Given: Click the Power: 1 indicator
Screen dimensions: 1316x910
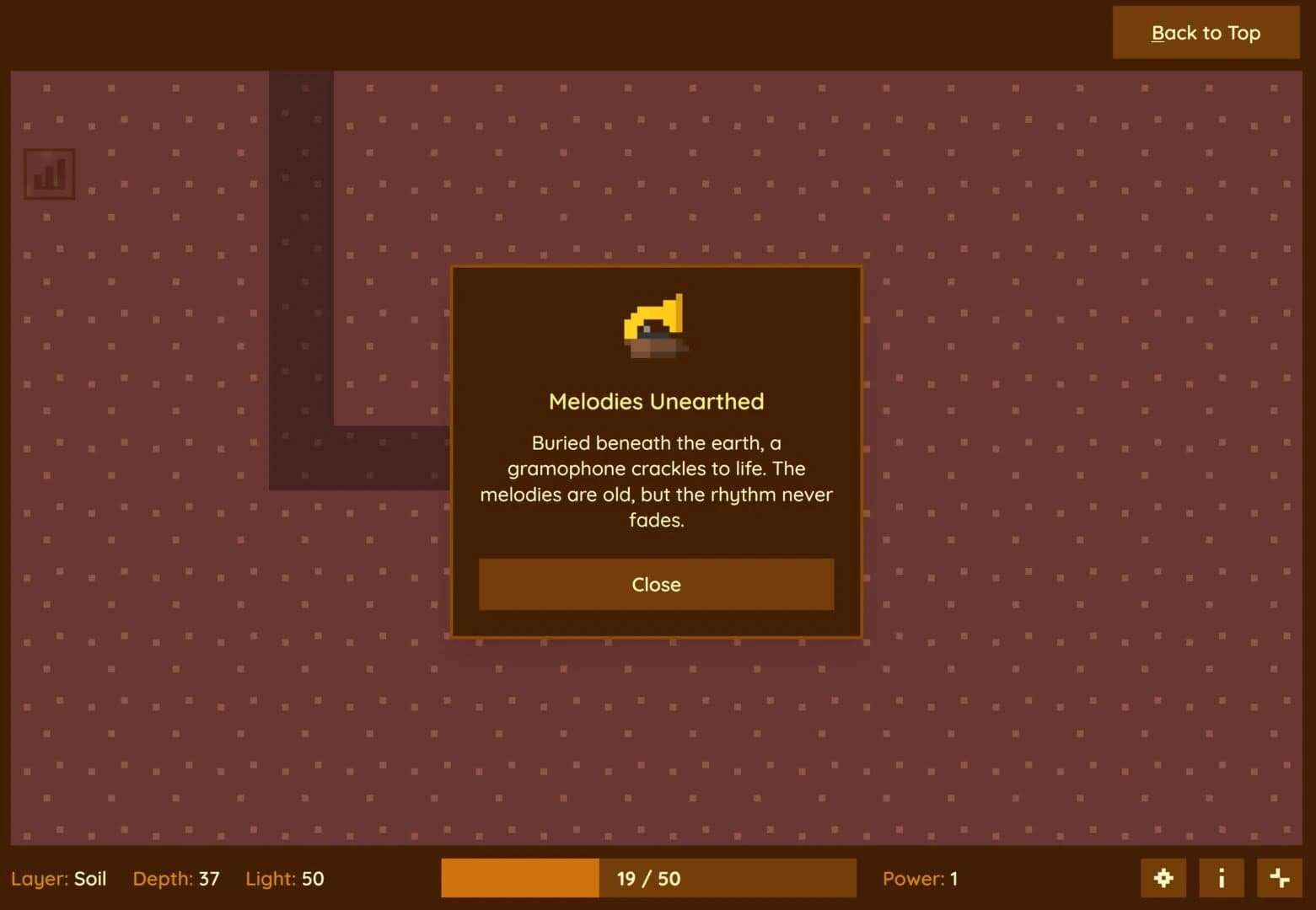Looking at the screenshot, I should [919, 878].
